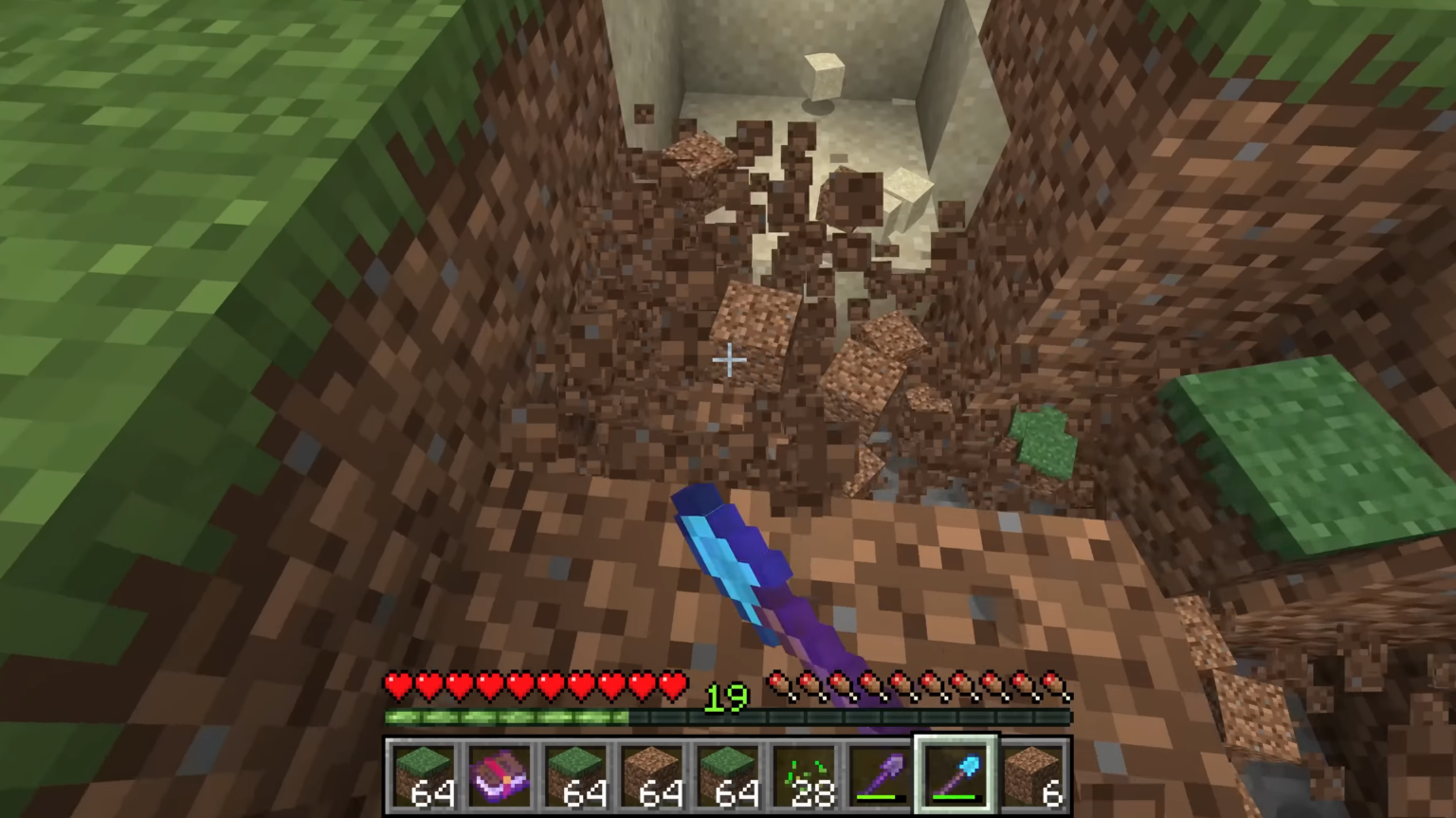The image size is (1456, 818).
Task: Click the leftmost red heart icon
Action: point(400,684)
